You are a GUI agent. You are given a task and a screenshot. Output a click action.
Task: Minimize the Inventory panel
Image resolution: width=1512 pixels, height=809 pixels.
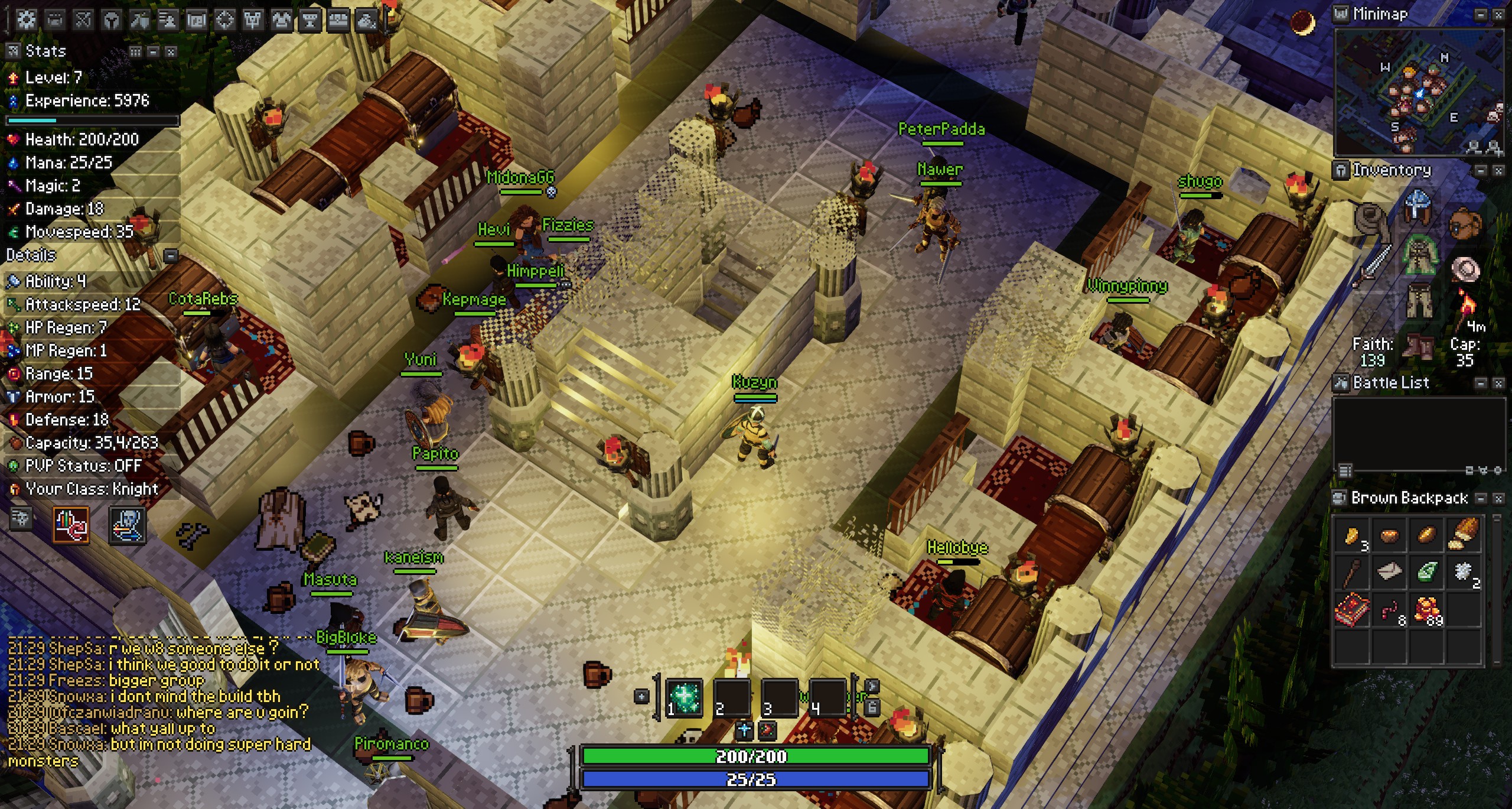(x=1481, y=171)
